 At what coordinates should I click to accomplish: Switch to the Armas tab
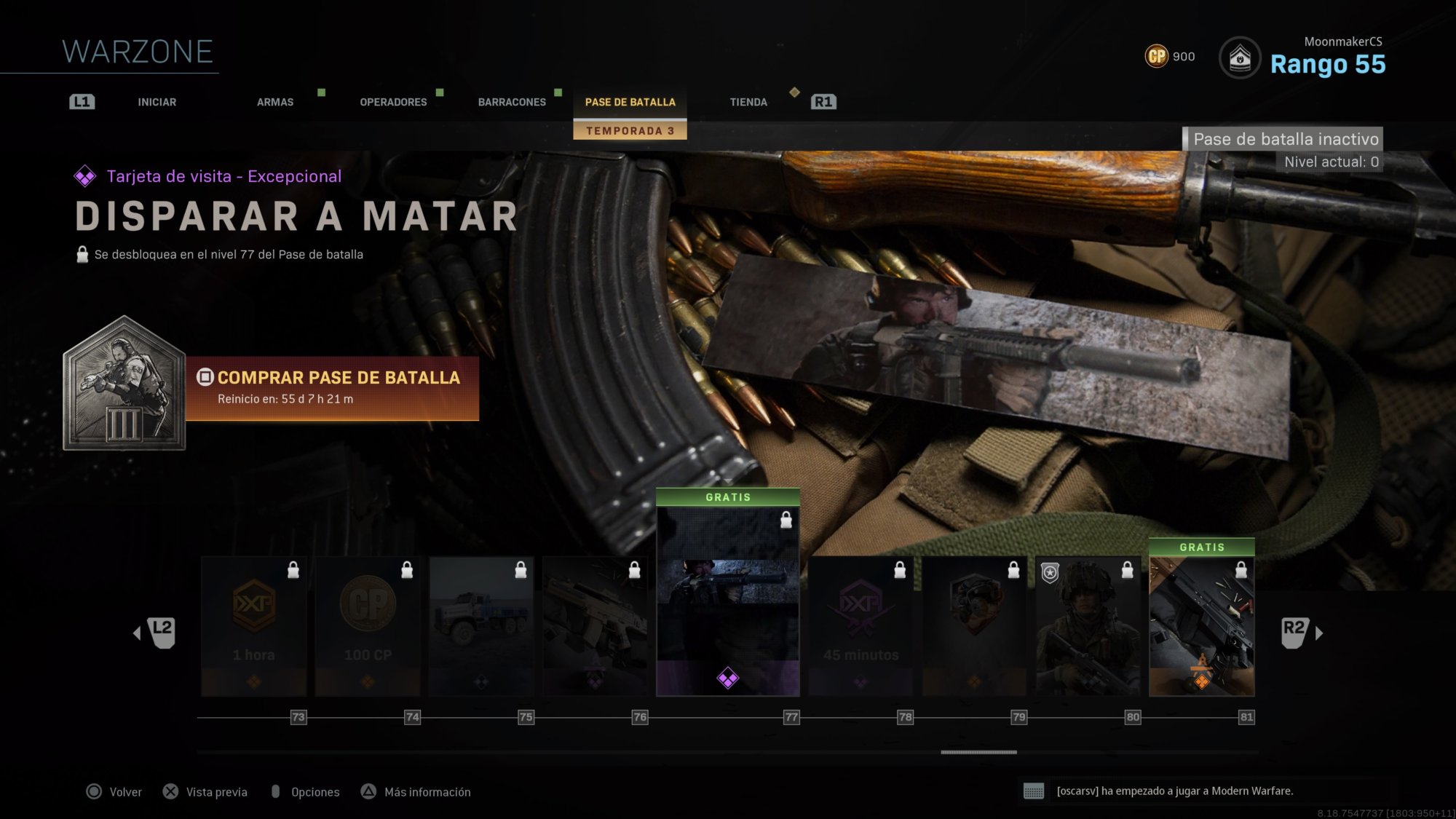tap(274, 102)
